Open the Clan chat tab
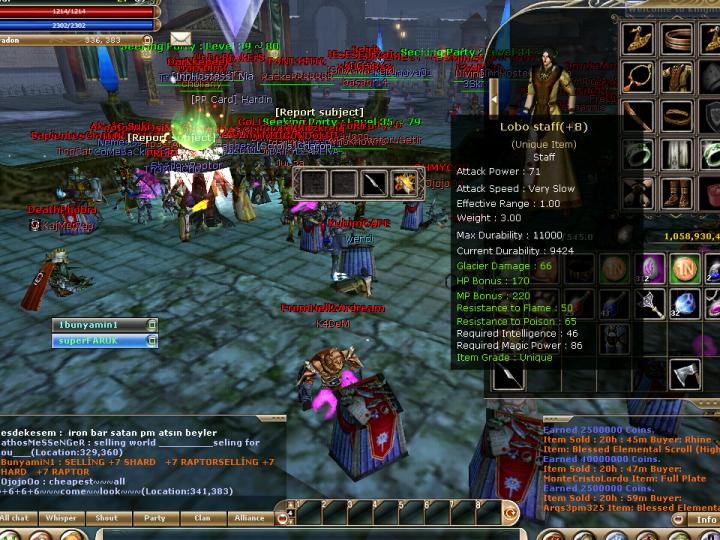 point(202,518)
